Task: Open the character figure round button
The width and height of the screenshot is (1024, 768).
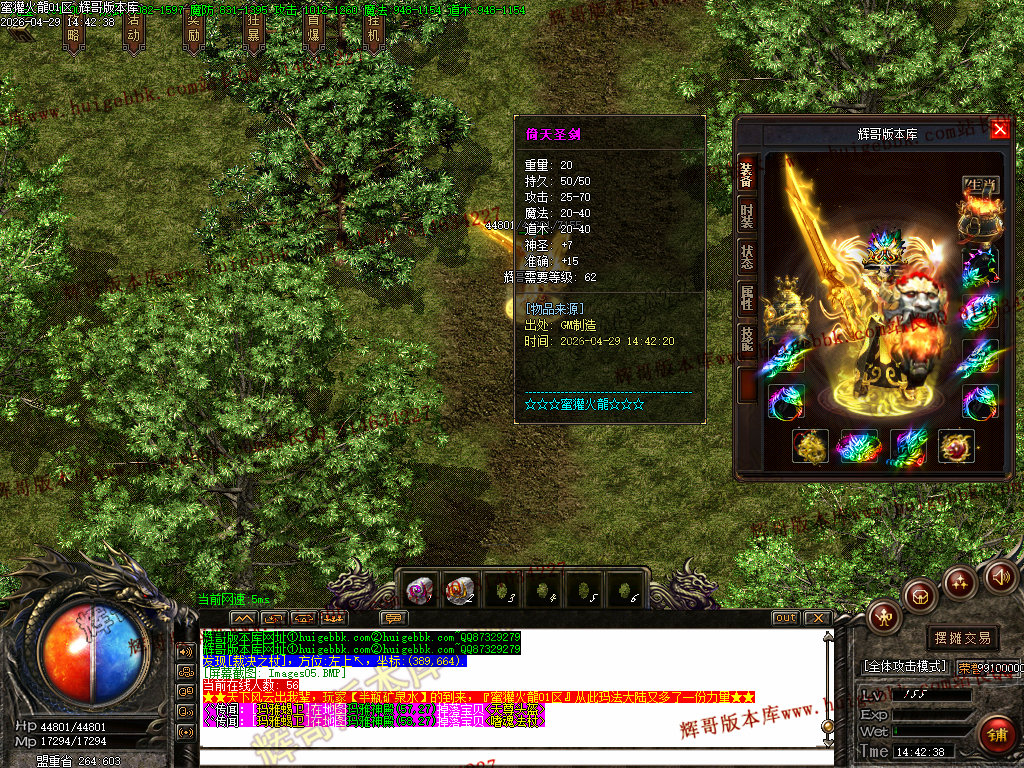Action: tap(884, 616)
